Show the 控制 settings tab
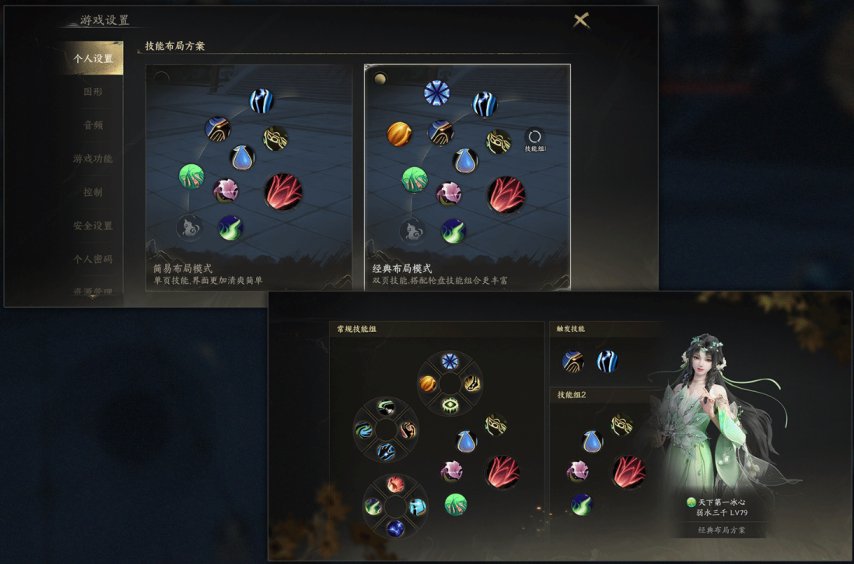 pos(93,192)
